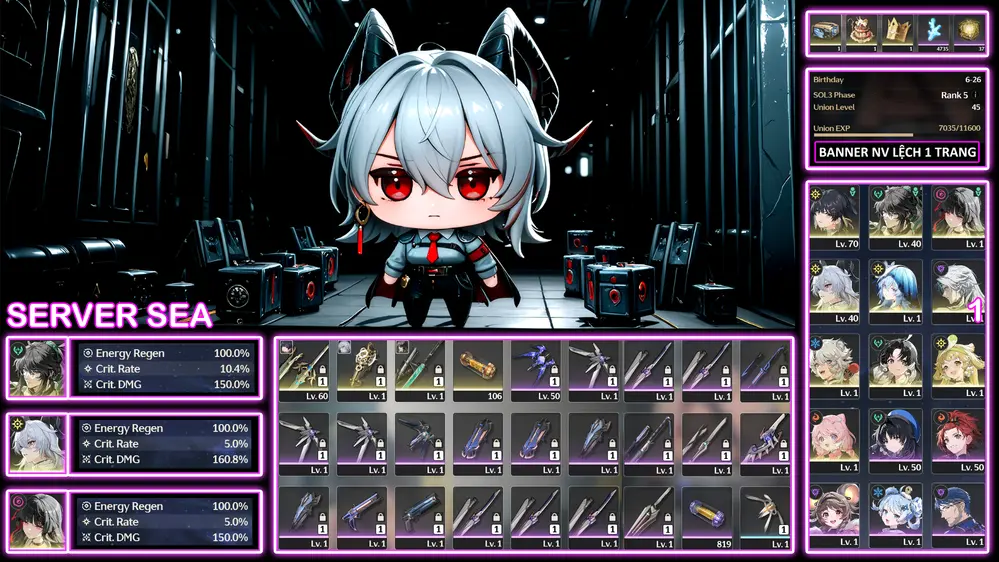Select the bottom-left red-marked character portrait
Image resolution: width=999 pixels, height=562 pixels.
tap(38, 518)
